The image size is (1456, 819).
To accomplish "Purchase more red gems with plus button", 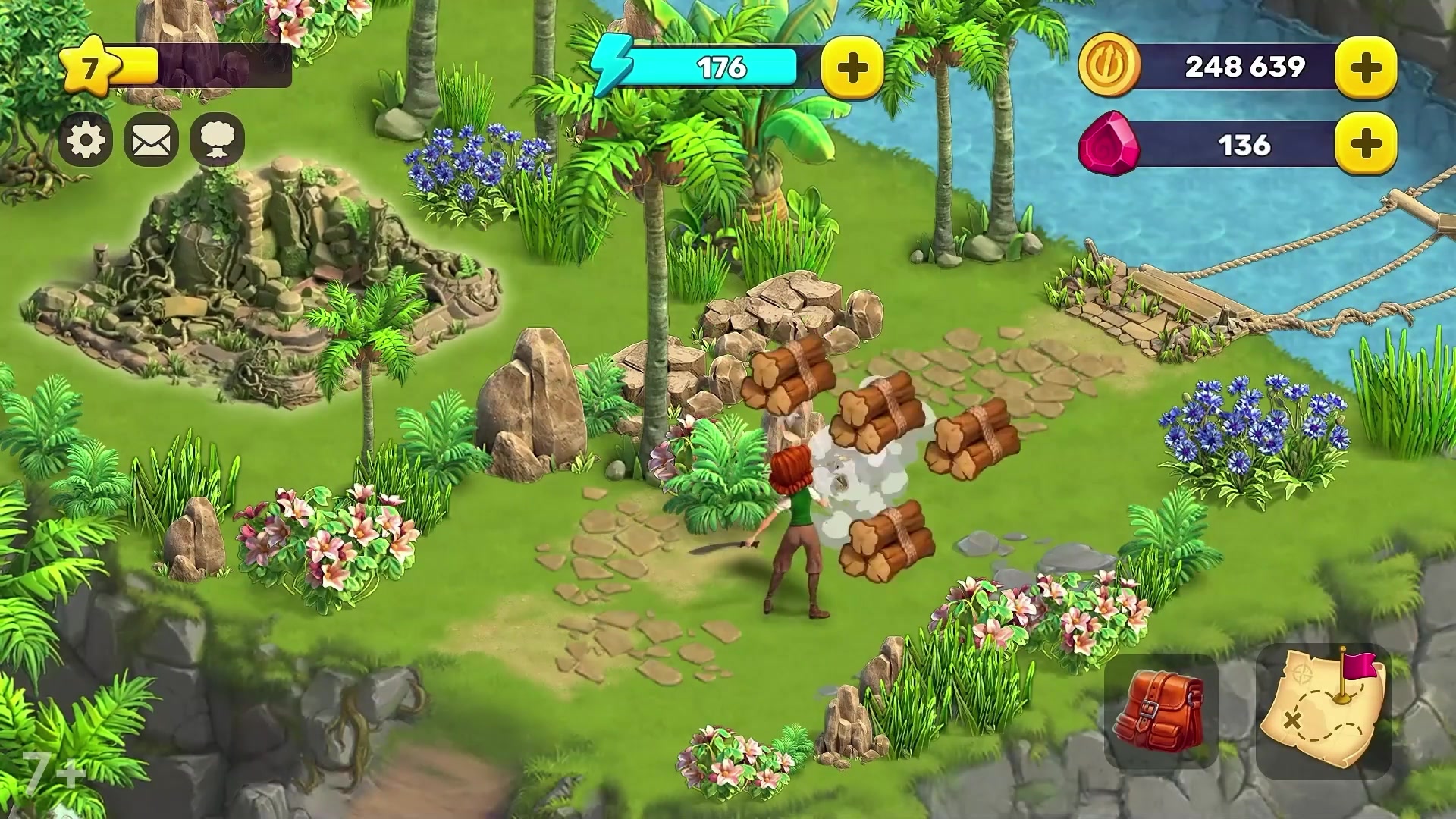I will point(1366,144).
